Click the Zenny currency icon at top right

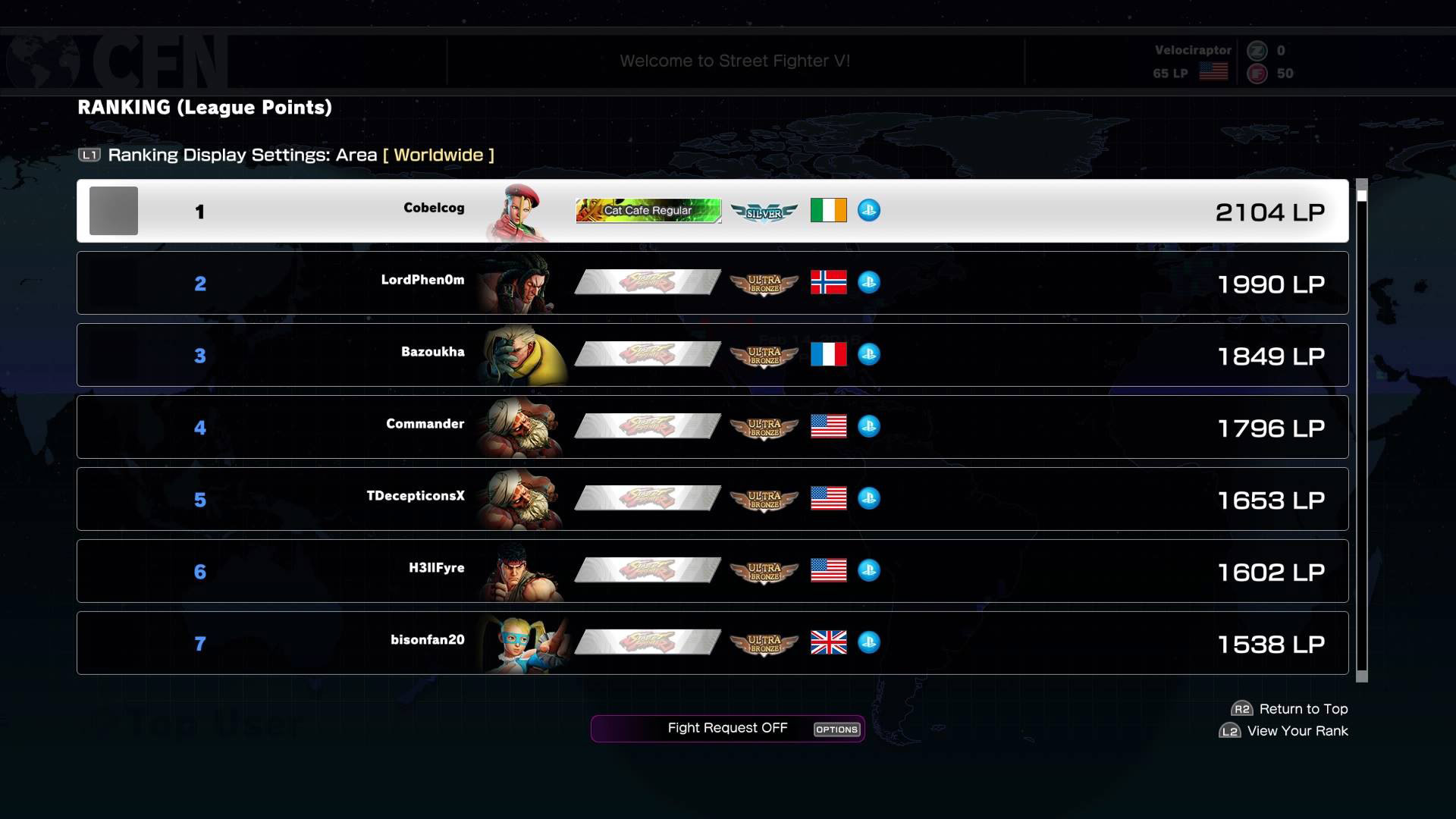click(x=1258, y=52)
